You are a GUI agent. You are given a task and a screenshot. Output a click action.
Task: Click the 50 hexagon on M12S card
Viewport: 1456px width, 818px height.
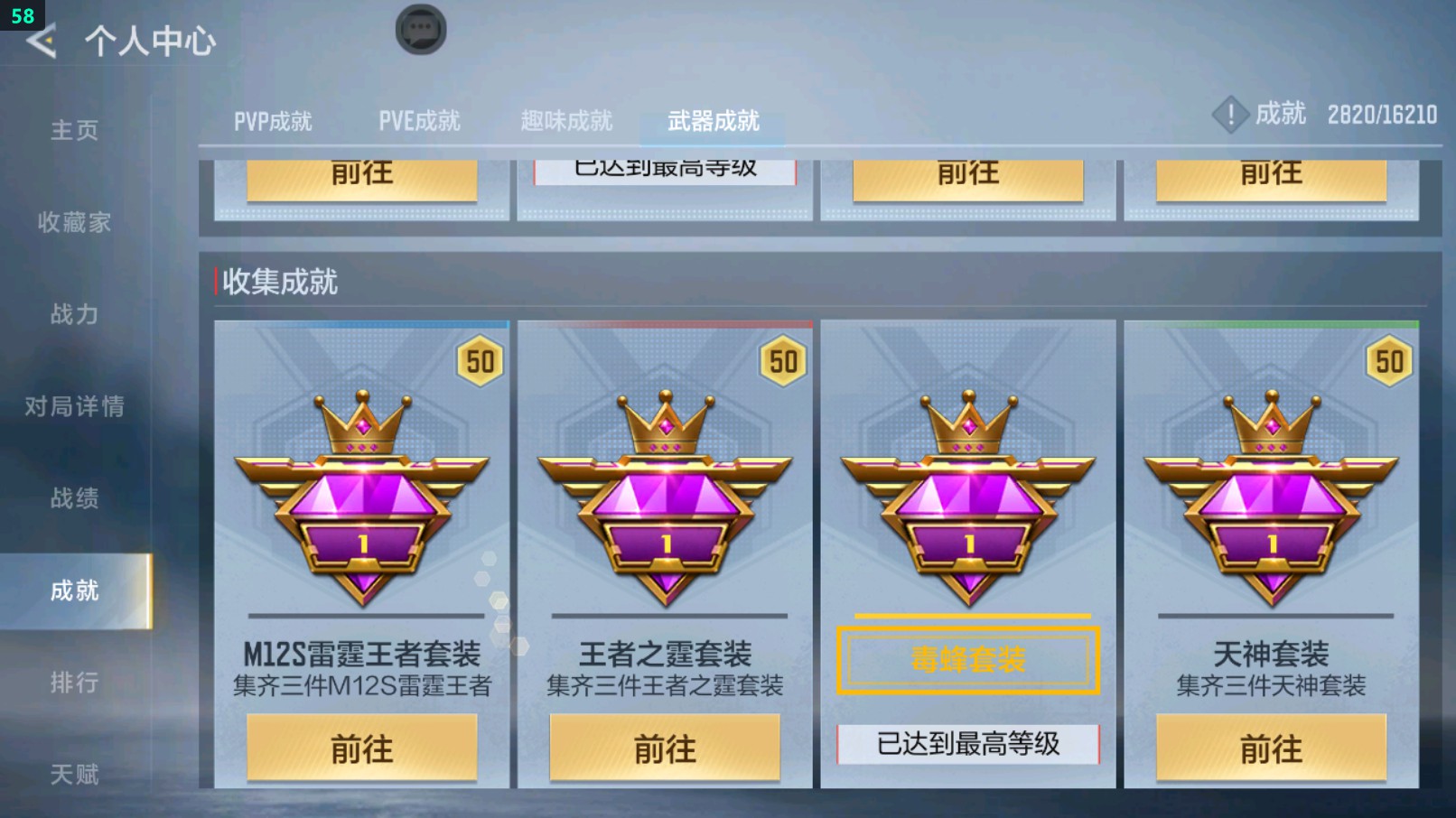point(480,360)
